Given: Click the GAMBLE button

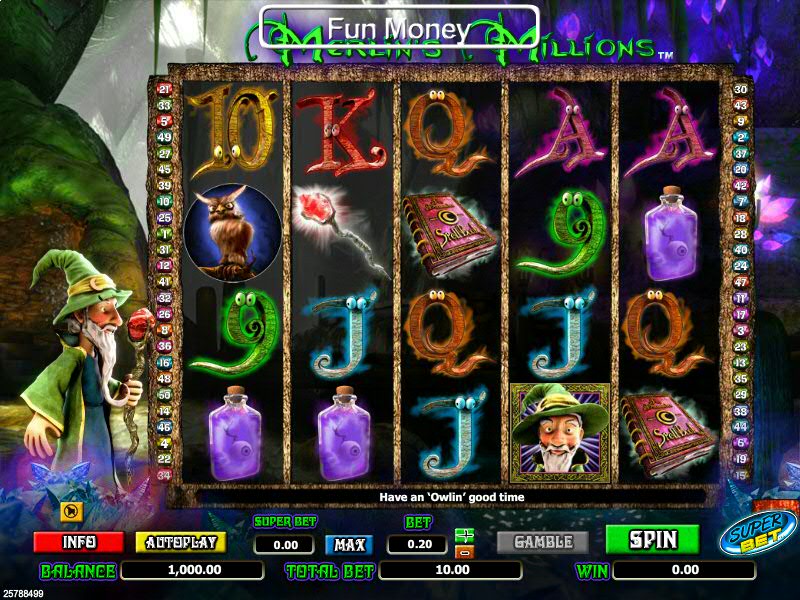Looking at the screenshot, I should coord(543,542).
